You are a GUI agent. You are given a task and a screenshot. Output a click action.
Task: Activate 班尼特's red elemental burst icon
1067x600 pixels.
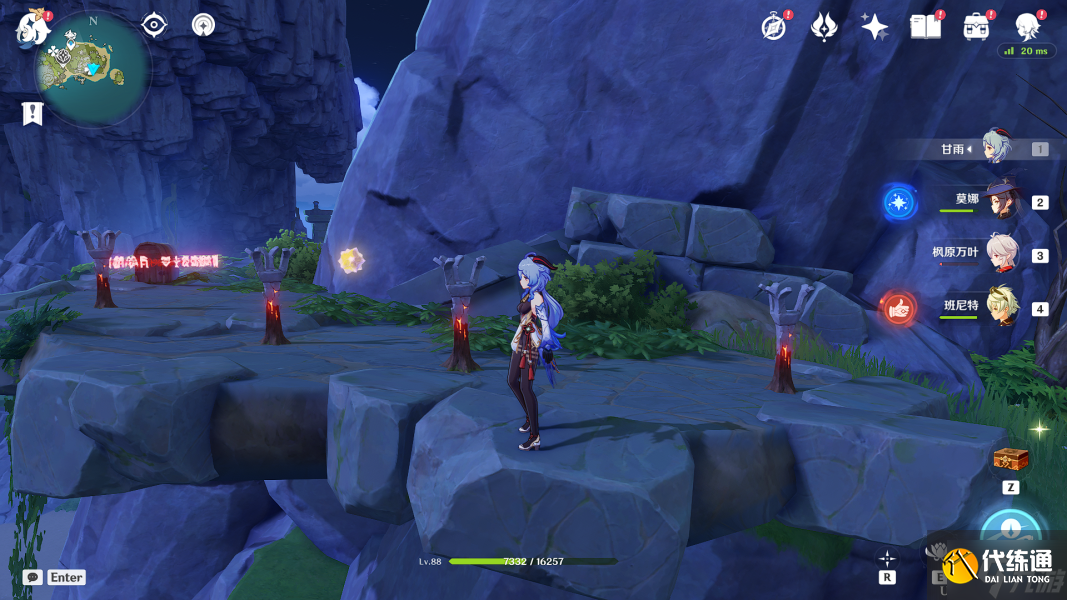(899, 309)
